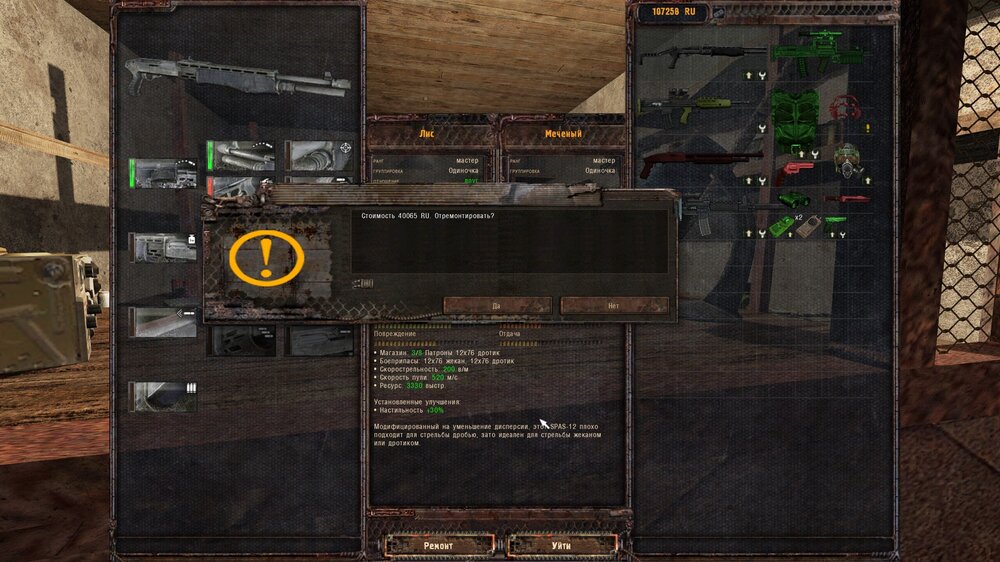Select the stock upgrade with weight icon

(x=163, y=247)
